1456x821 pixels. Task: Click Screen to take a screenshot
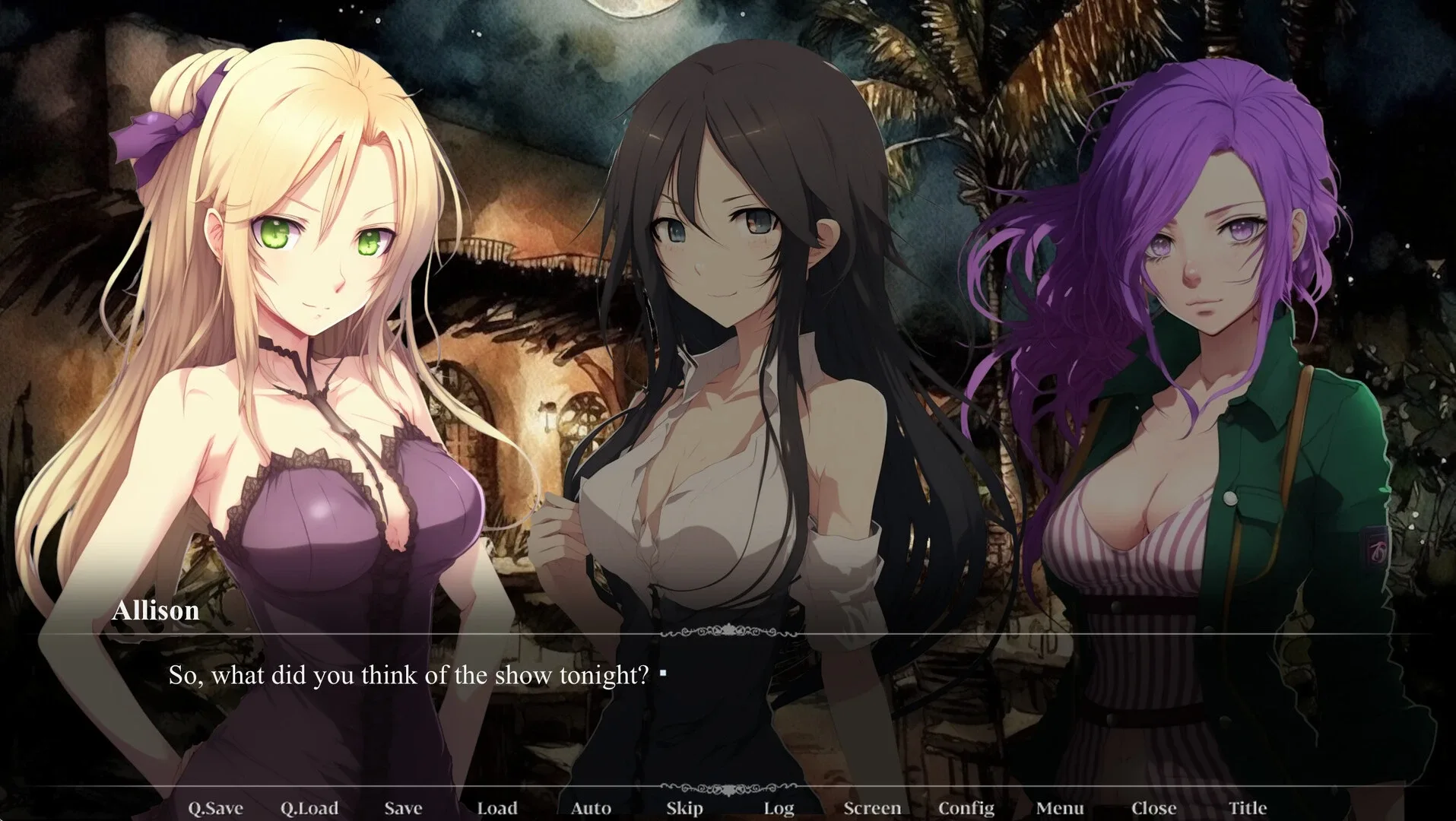(x=873, y=808)
